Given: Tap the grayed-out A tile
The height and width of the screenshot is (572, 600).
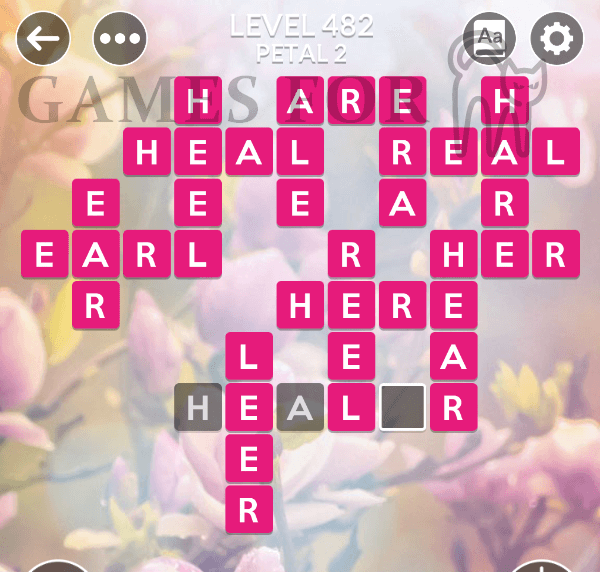Looking at the screenshot, I should point(300,407).
